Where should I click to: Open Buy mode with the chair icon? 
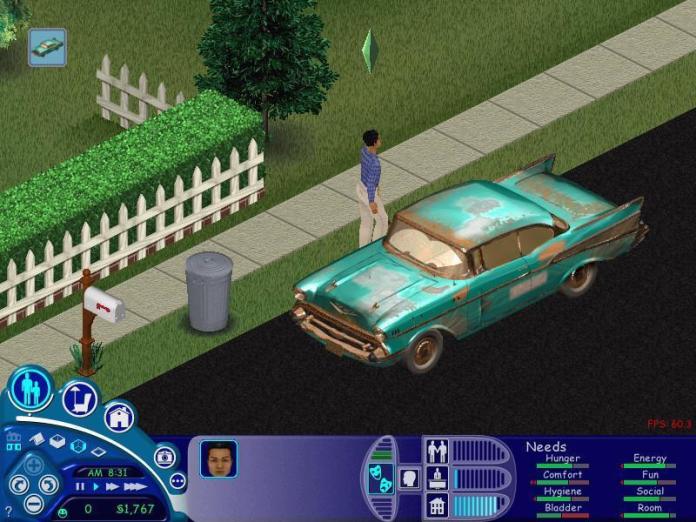[x=79, y=399]
